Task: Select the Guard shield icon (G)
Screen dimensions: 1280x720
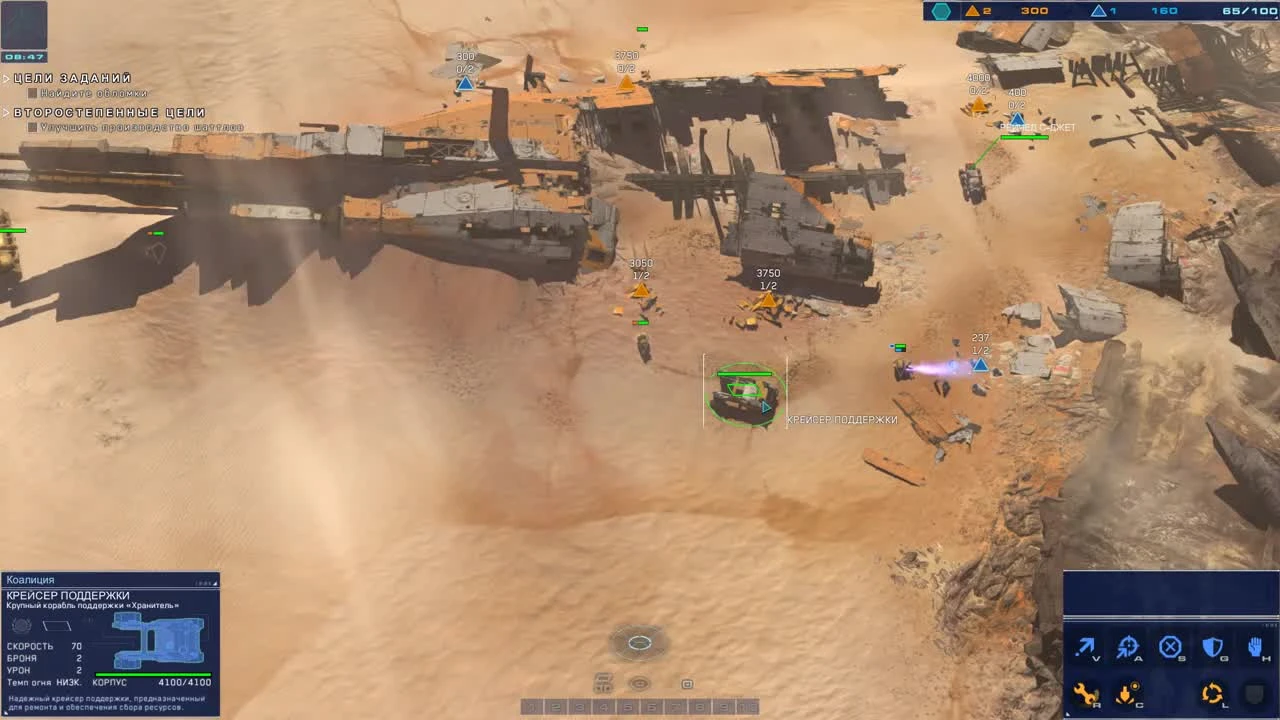Action: tap(1212, 646)
